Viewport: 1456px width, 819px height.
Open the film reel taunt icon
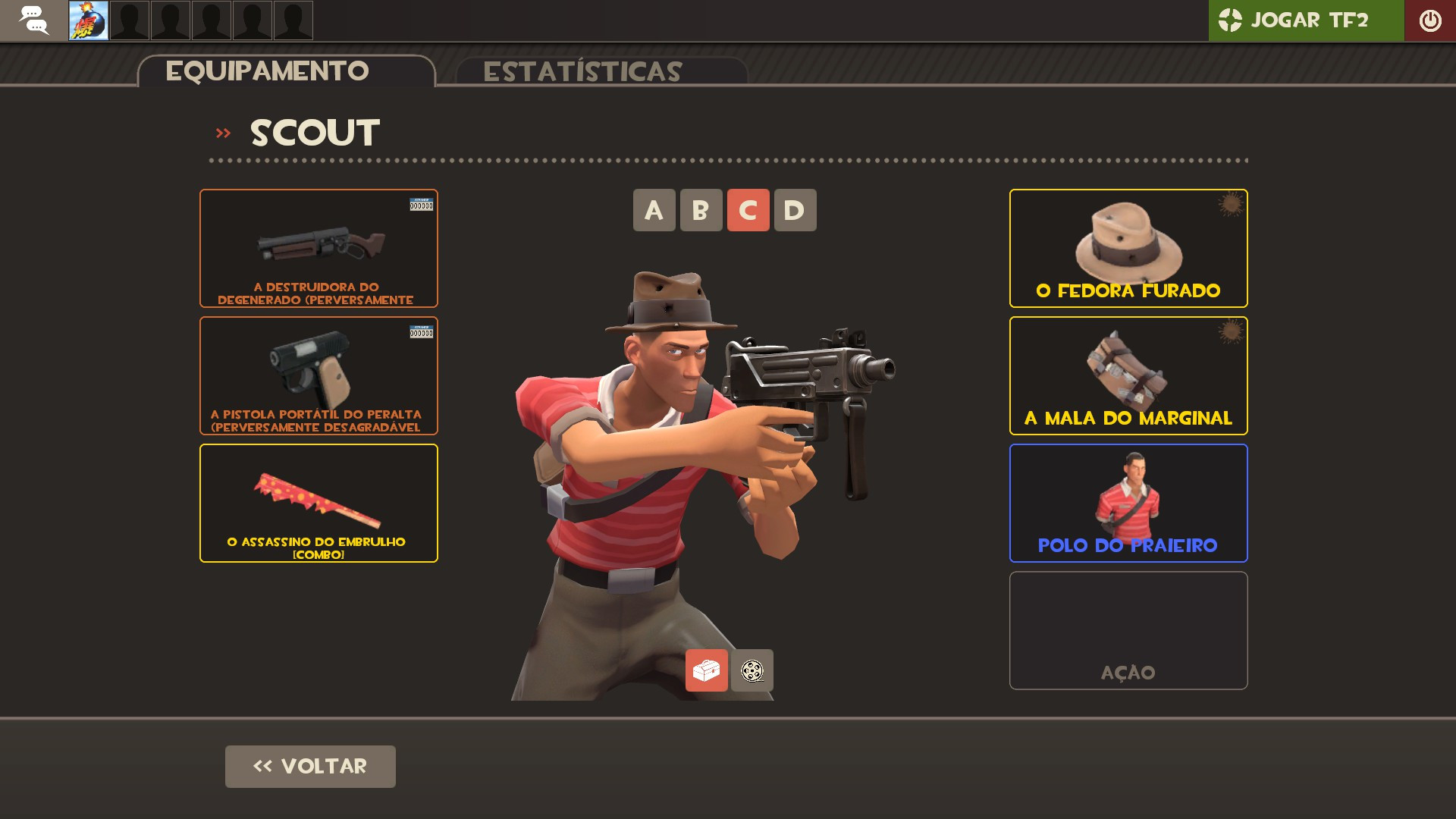pyautogui.click(x=752, y=670)
